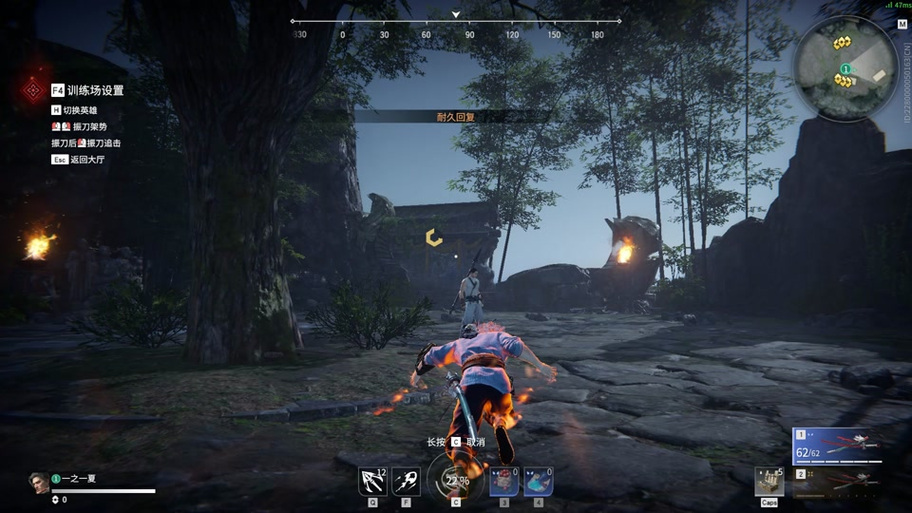Click the compass bar heading strip
The height and width of the screenshot is (513, 912).
(456, 21)
